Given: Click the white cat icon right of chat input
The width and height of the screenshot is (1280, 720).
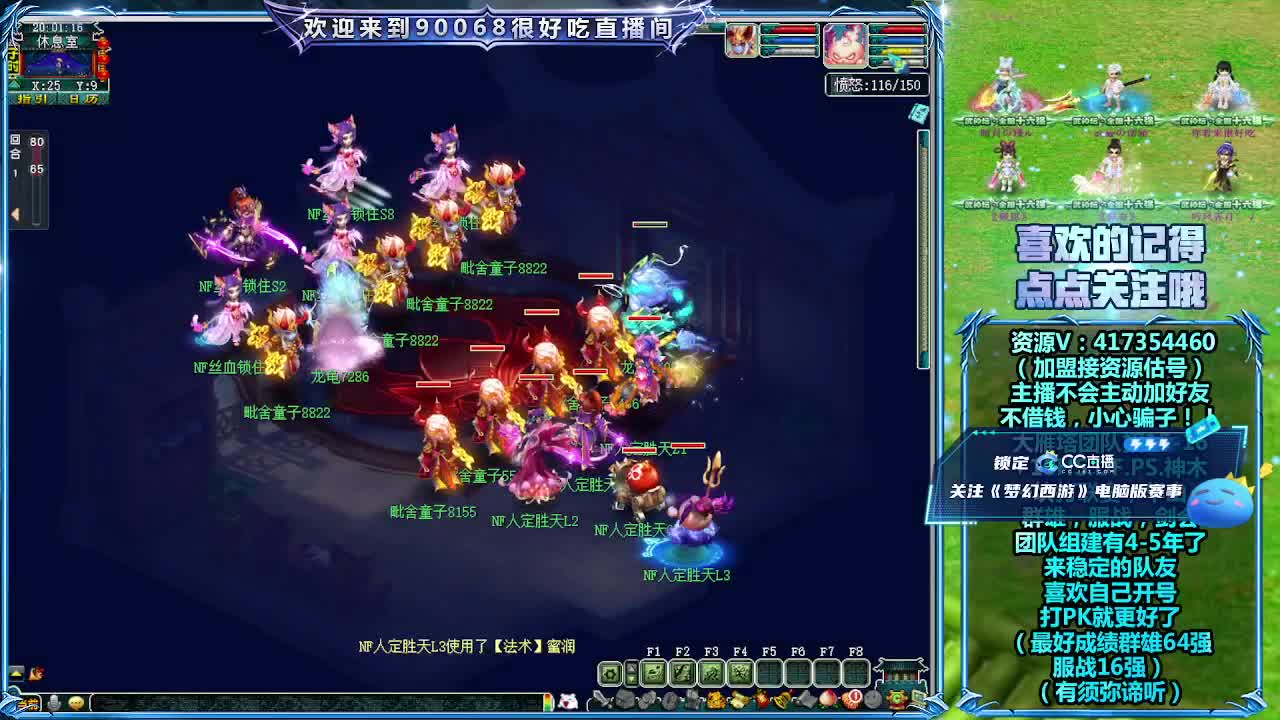Looking at the screenshot, I should (x=567, y=700).
